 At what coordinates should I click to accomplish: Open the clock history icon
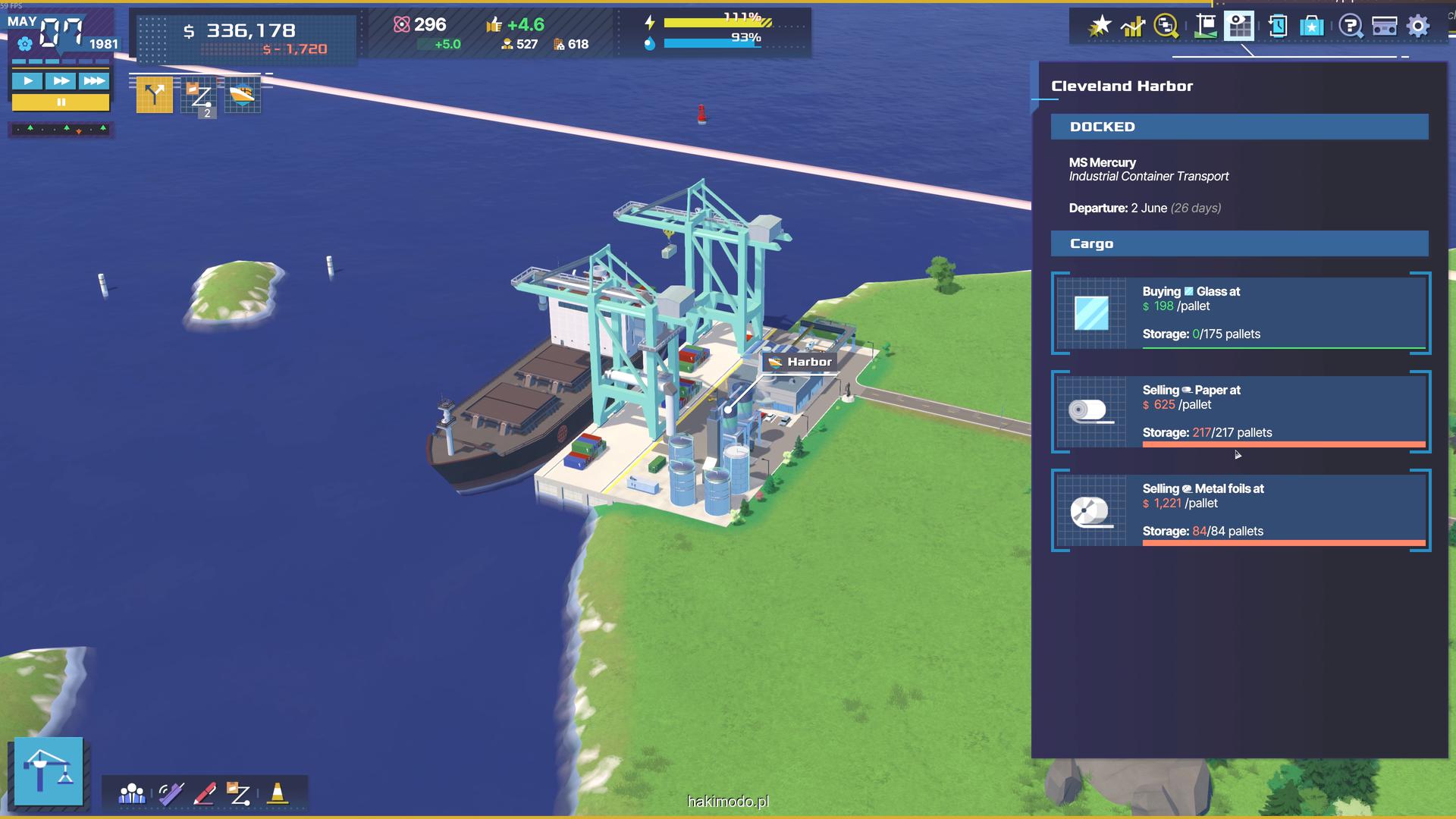click(x=1278, y=27)
